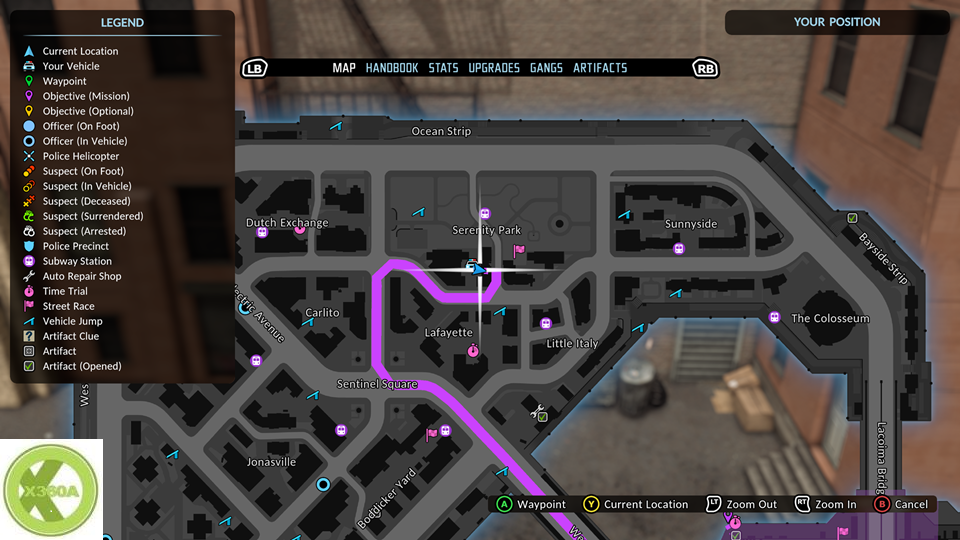Click the X360A watermark logo

51,489
